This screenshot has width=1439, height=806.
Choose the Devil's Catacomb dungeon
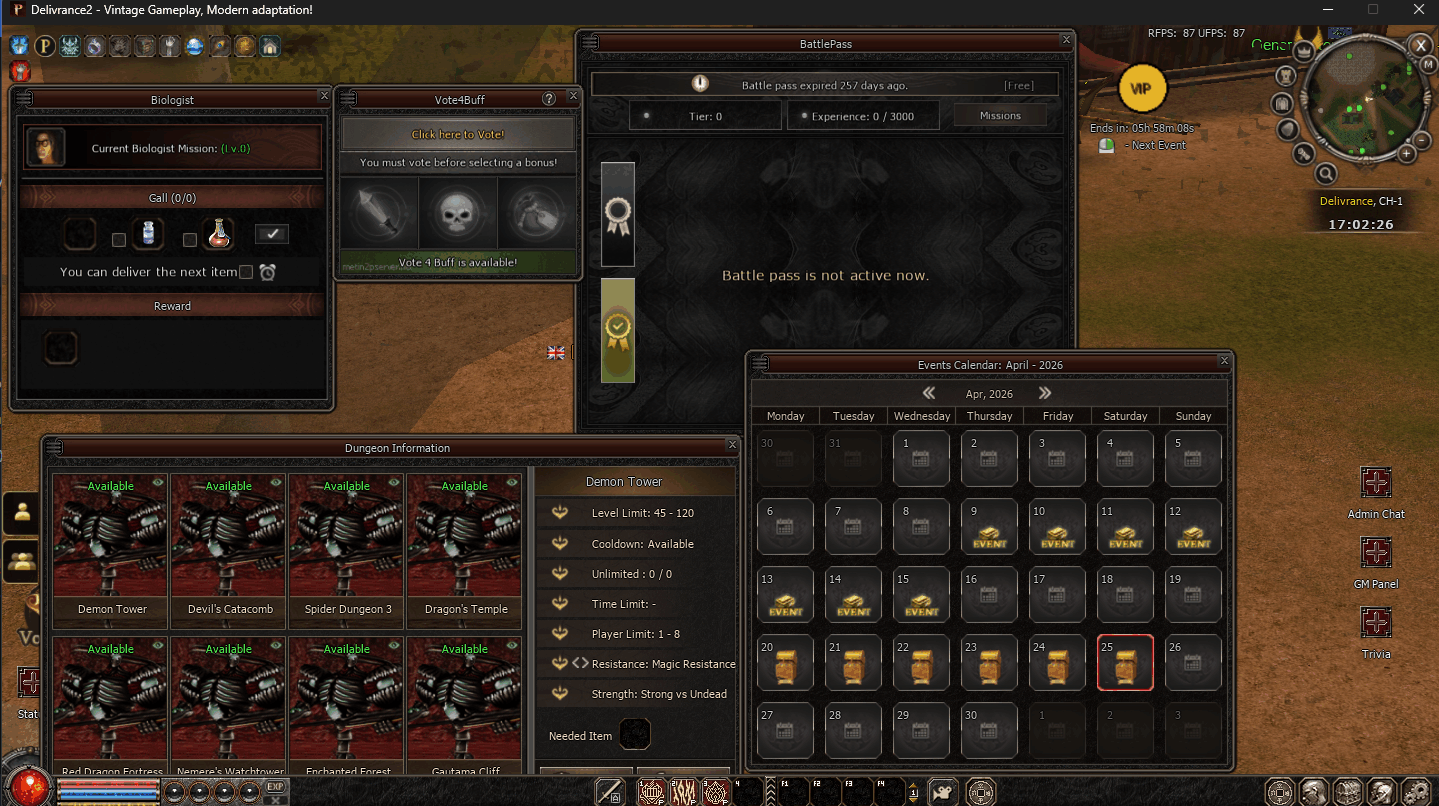click(x=228, y=550)
